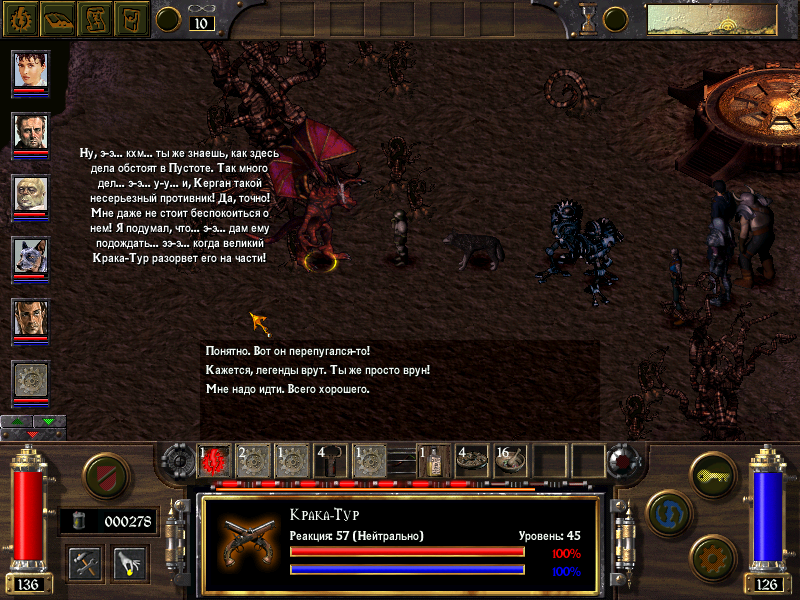This screenshot has height=600, width=800.
Task: Use the bottle item in the hotbar
Action: 433,461
